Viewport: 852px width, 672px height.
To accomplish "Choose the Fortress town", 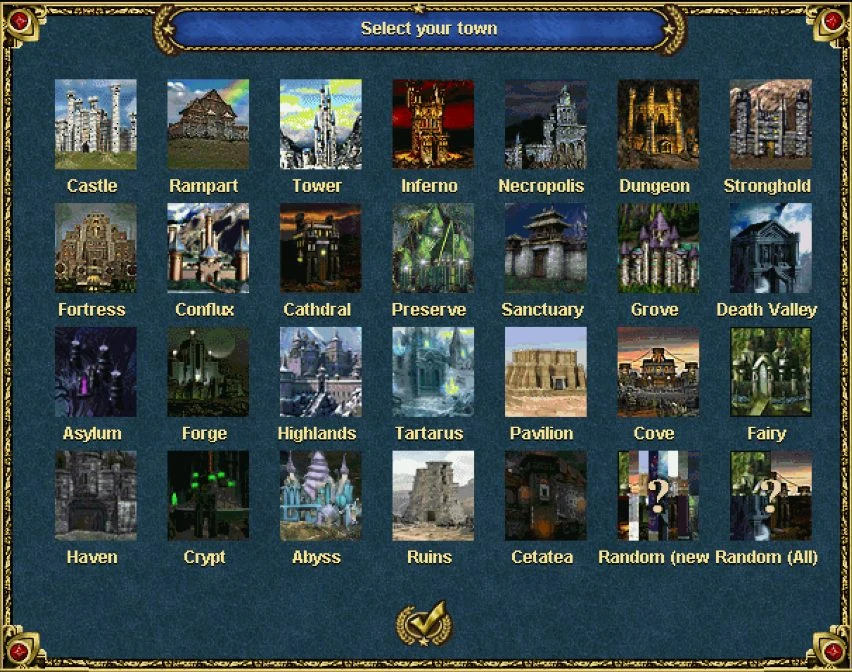I will (x=96, y=248).
